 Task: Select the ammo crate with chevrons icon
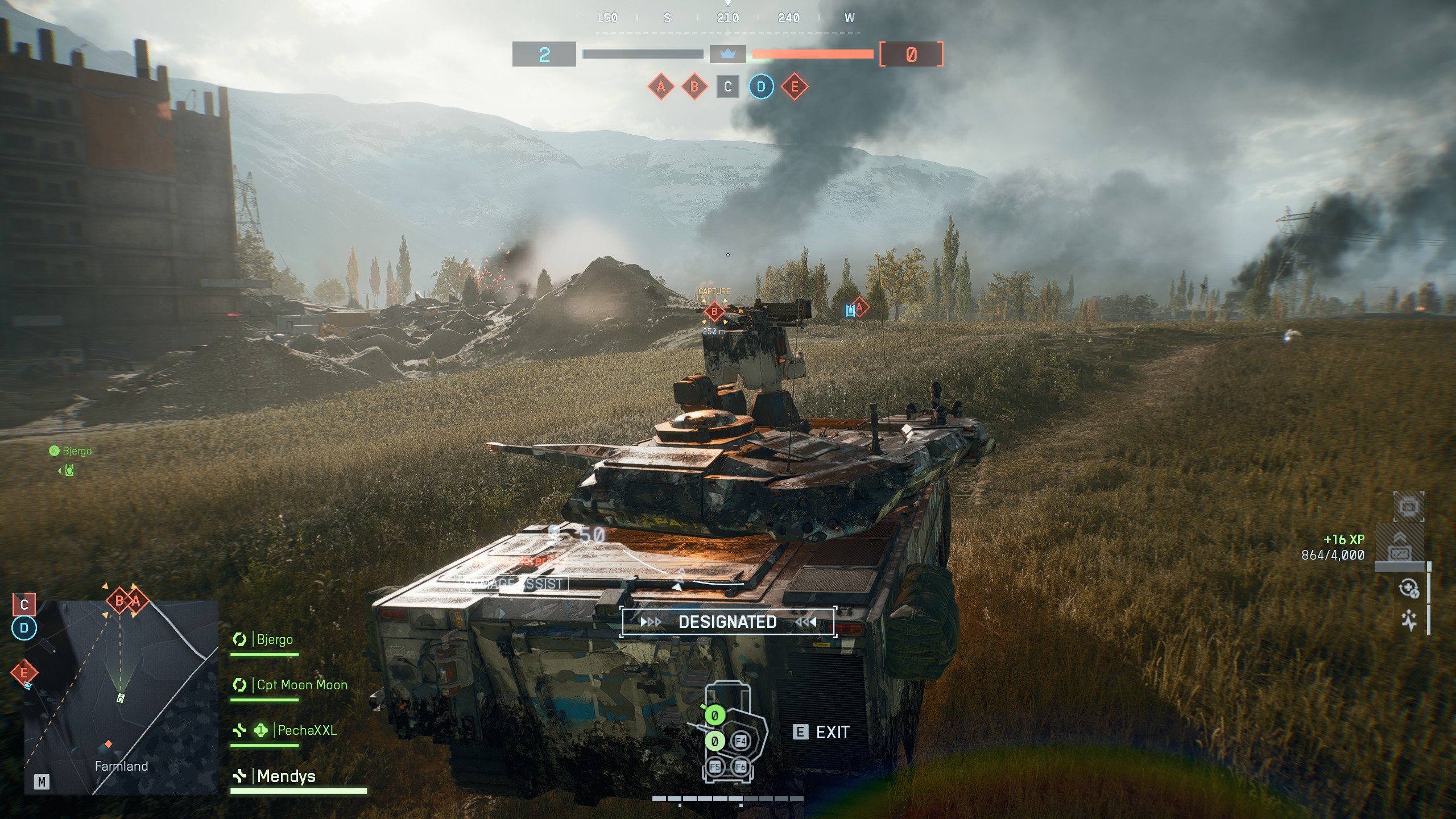tap(1399, 547)
